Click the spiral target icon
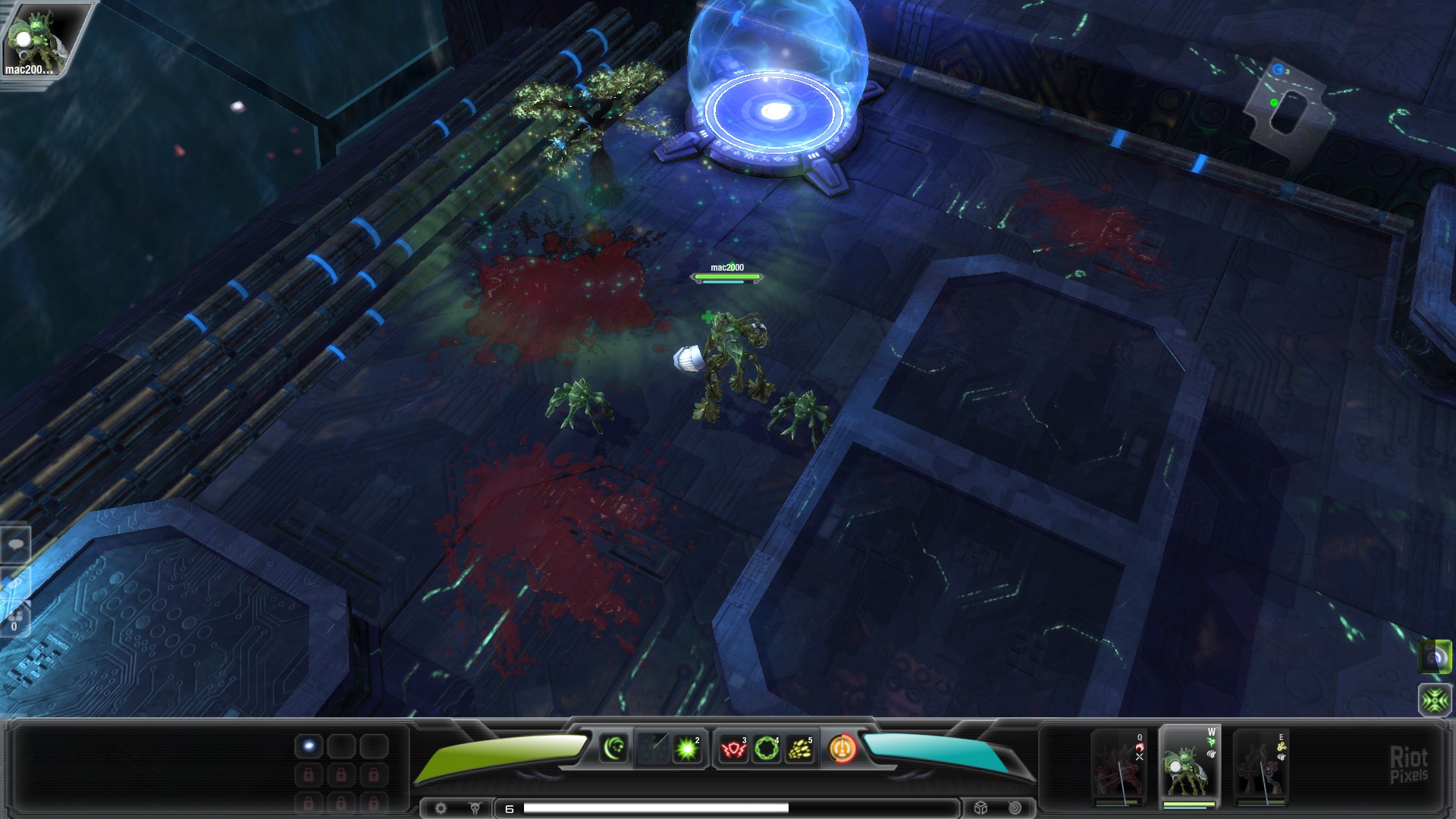This screenshot has width=1456, height=819. pyautogui.click(x=1015, y=808)
